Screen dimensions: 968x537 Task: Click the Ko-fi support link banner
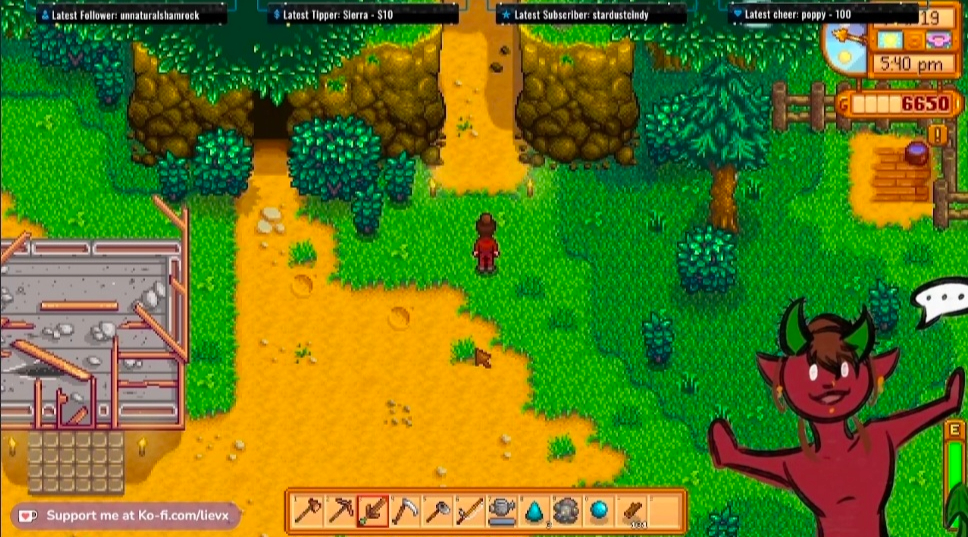point(126,516)
